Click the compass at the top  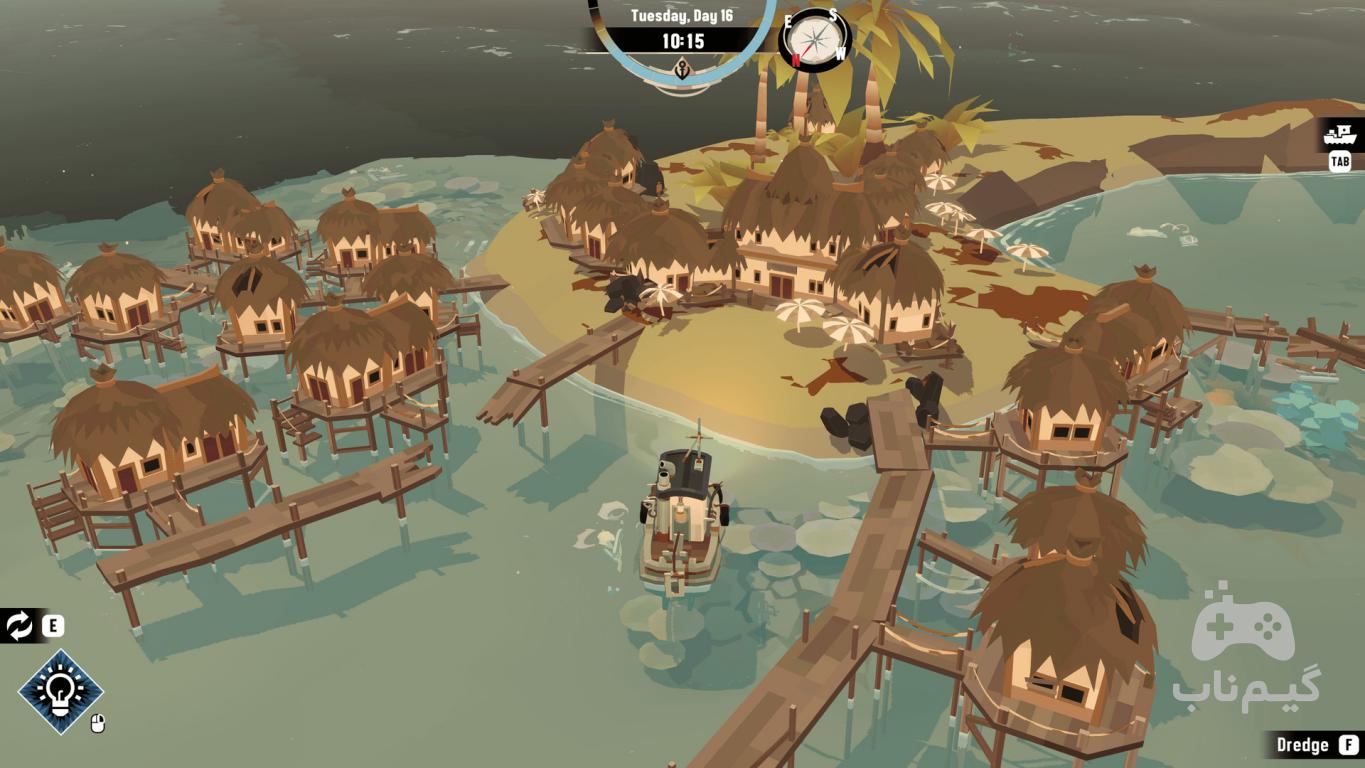click(815, 40)
